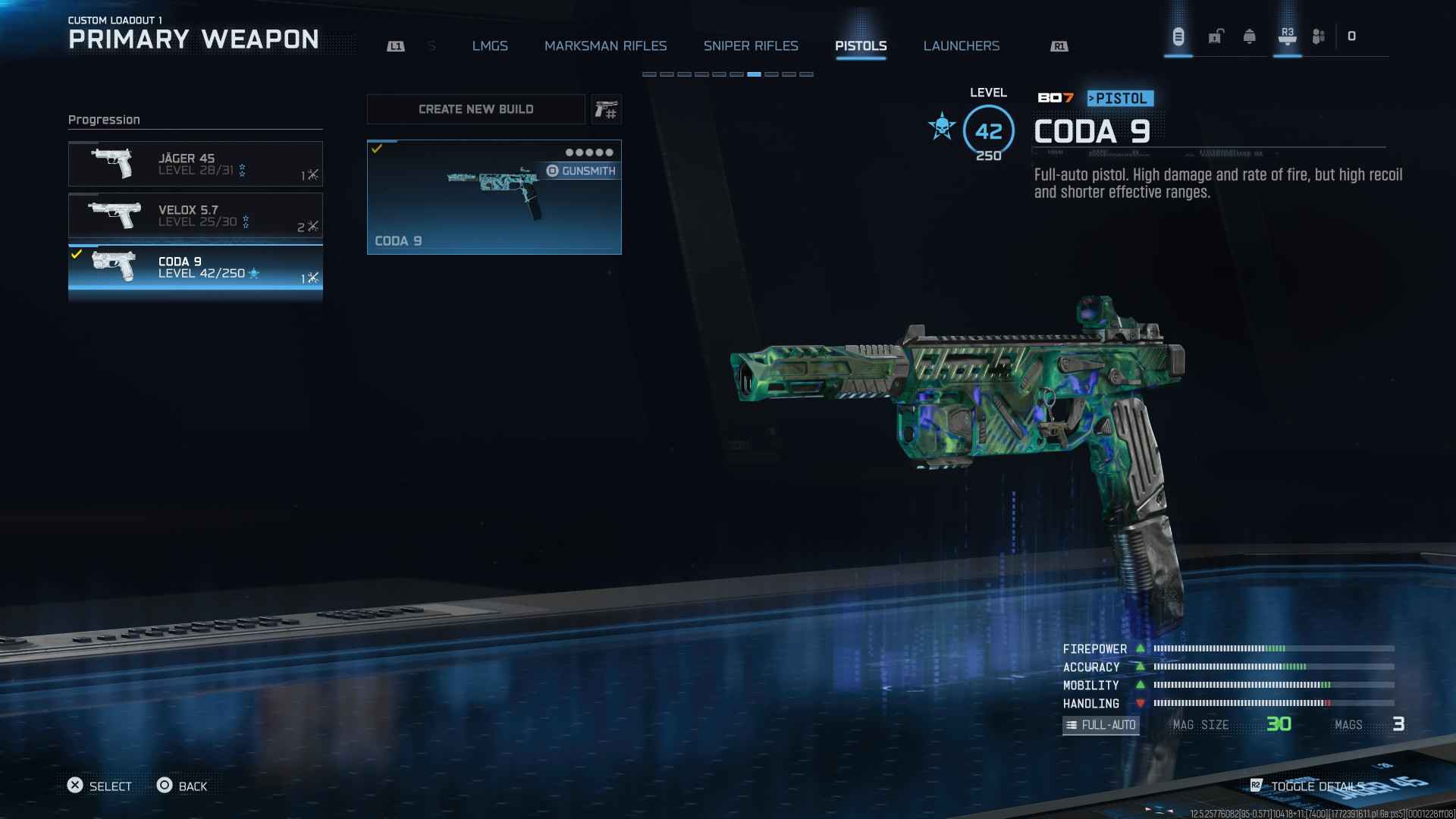Toggle the Full-Auto fire mode label
This screenshot has height=819, width=1456.
click(1100, 725)
